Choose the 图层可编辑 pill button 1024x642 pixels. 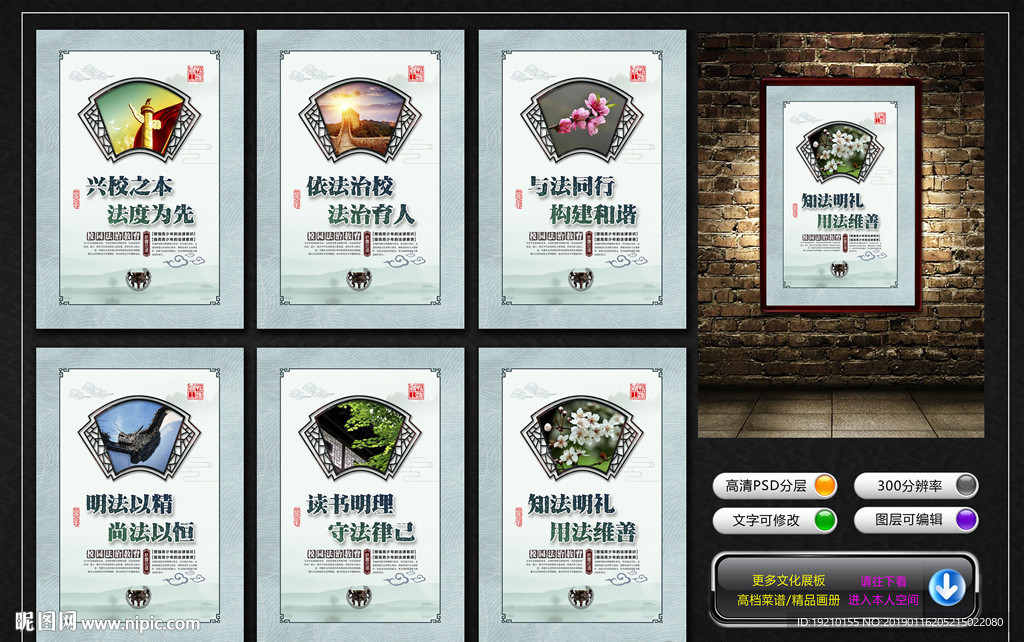pyautogui.click(x=915, y=520)
